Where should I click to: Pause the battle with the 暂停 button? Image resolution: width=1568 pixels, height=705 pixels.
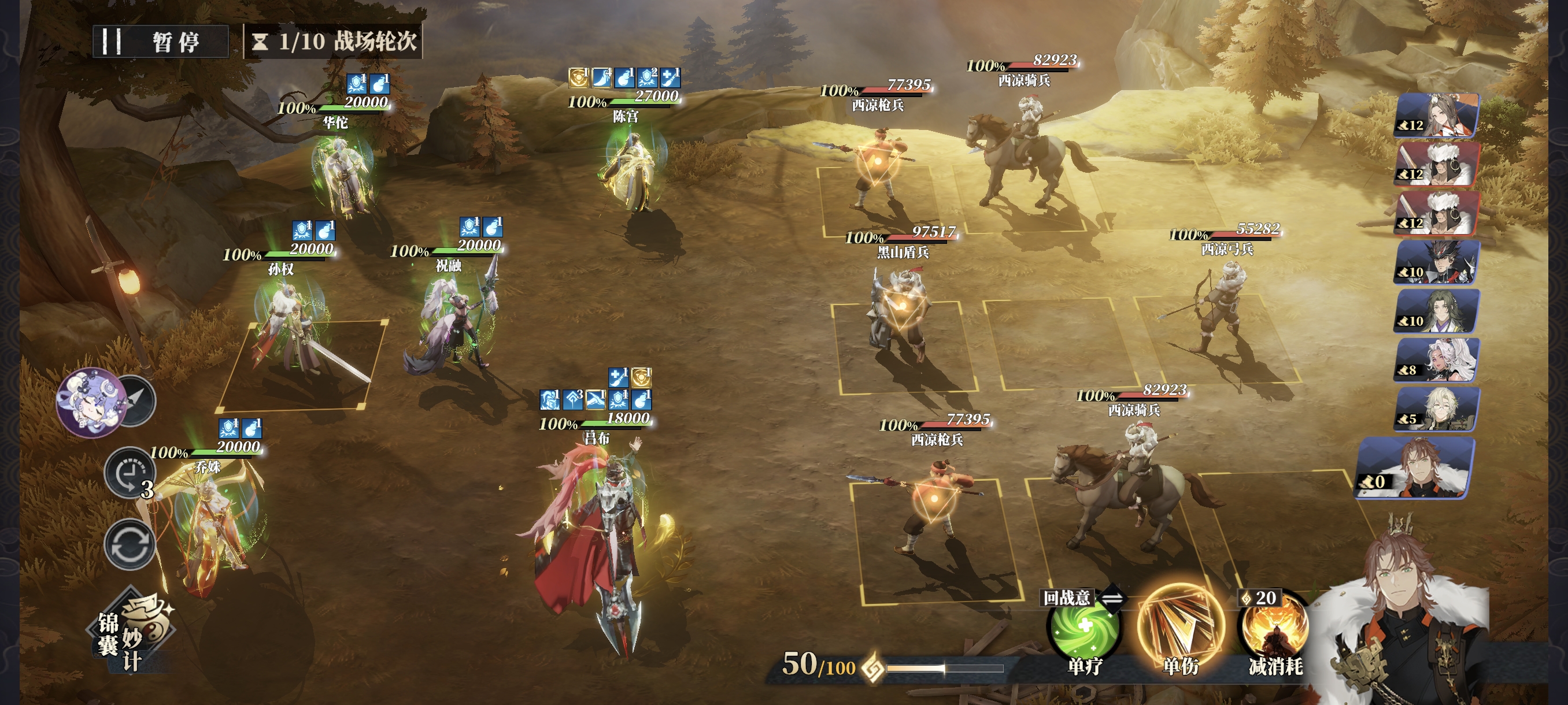click(161, 42)
